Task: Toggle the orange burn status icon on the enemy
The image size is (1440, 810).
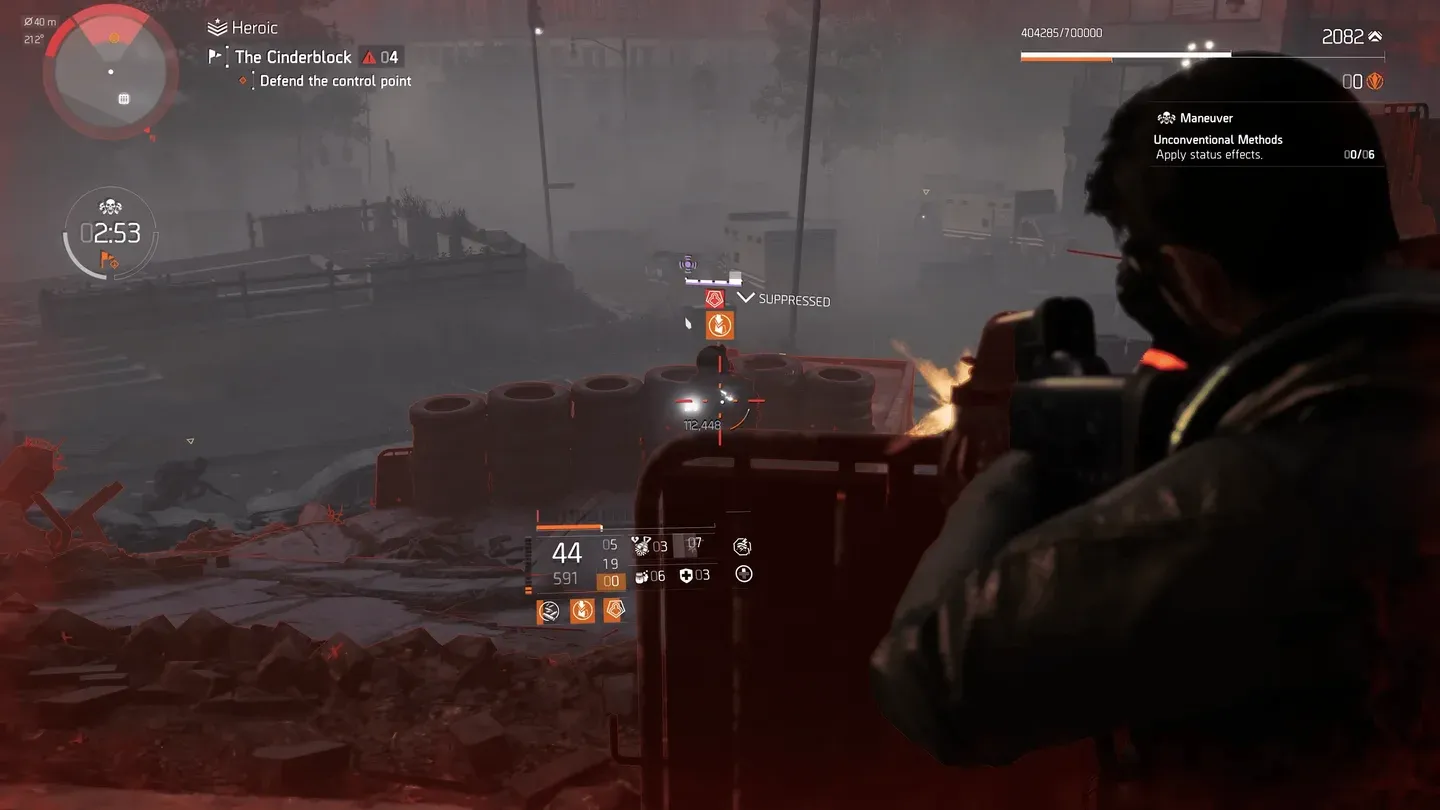Action: tap(720, 325)
